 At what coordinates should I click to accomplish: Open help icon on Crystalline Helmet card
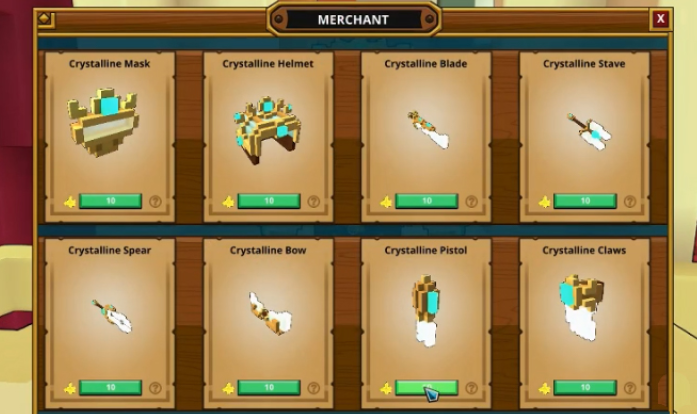pos(313,201)
